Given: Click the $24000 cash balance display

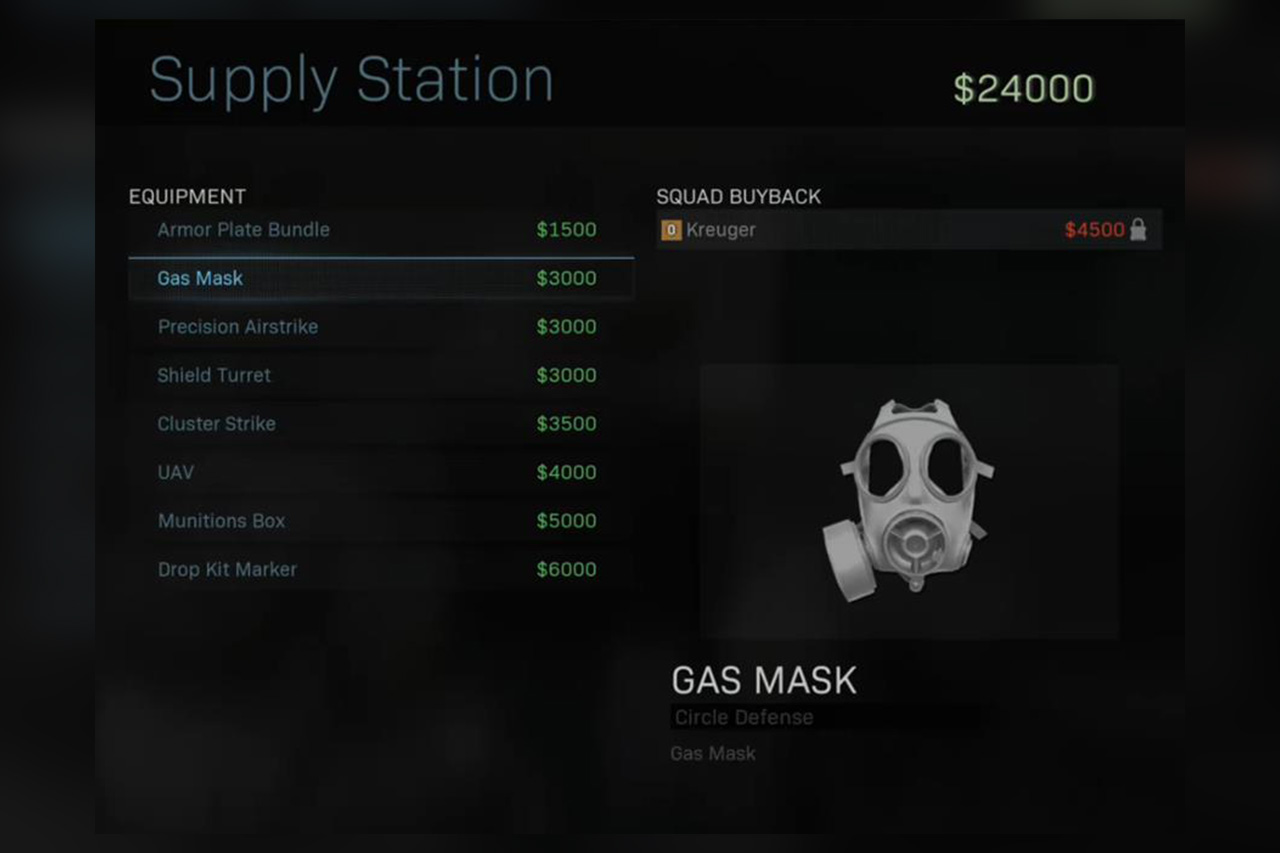Looking at the screenshot, I should 1022,87.
